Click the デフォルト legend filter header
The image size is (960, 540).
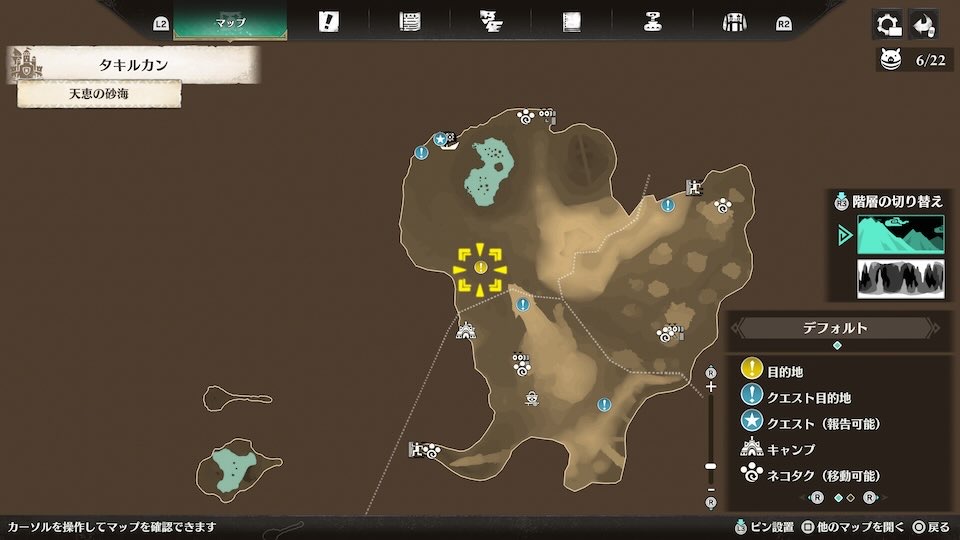point(836,328)
